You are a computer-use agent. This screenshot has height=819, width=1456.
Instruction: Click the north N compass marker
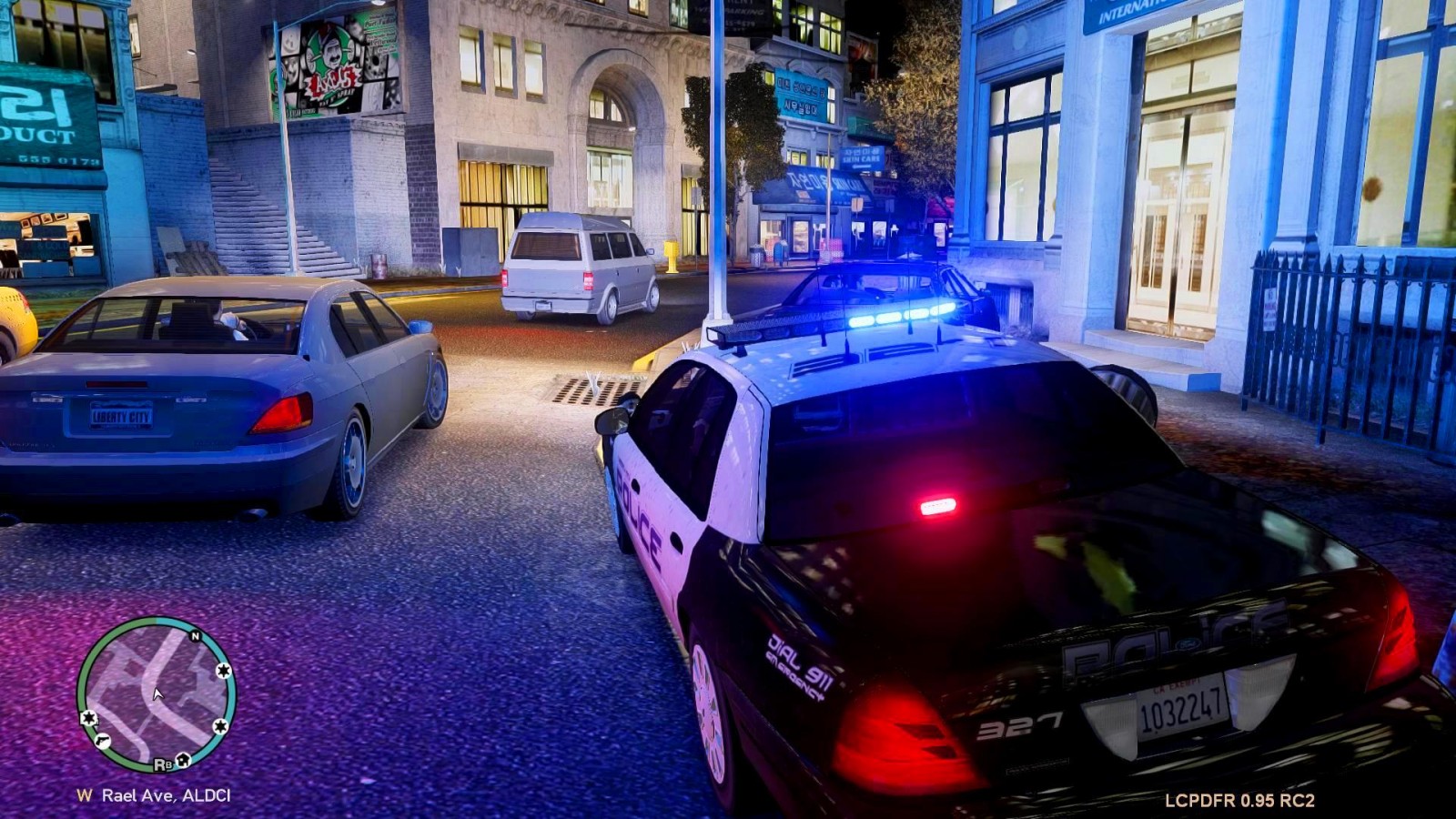pyautogui.click(x=195, y=636)
